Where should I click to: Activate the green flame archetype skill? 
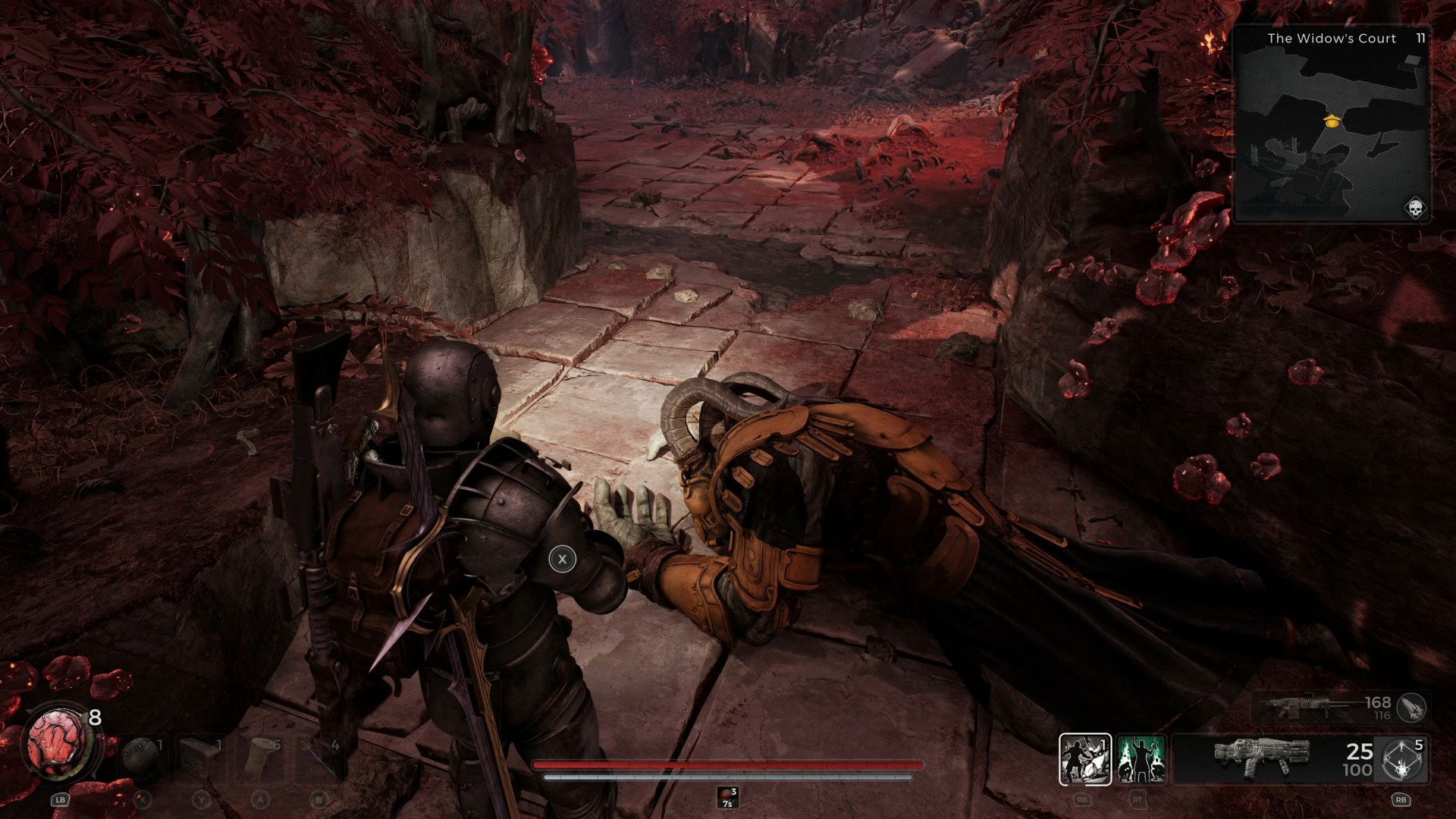coord(1141,759)
